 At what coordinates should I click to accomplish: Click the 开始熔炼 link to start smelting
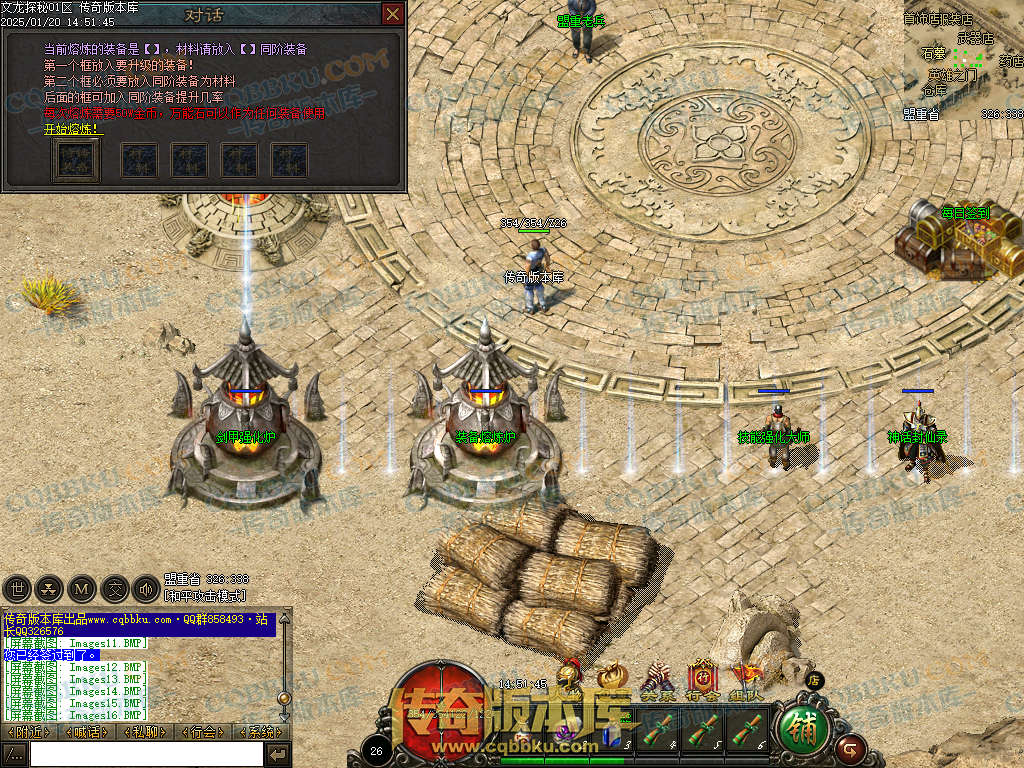[71, 129]
